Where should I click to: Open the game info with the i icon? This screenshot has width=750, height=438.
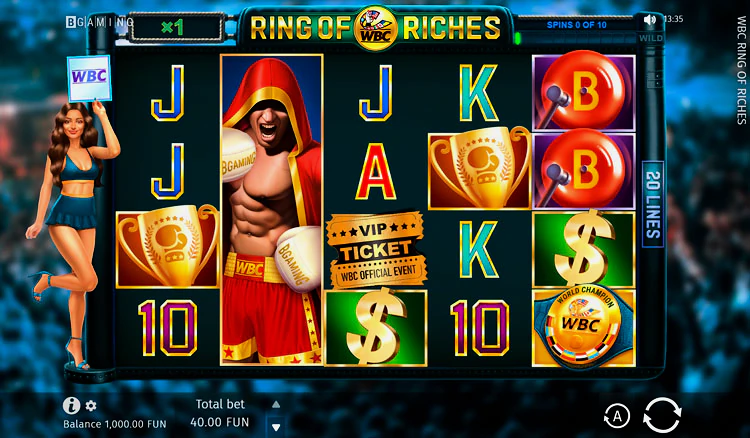click(71, 405)
